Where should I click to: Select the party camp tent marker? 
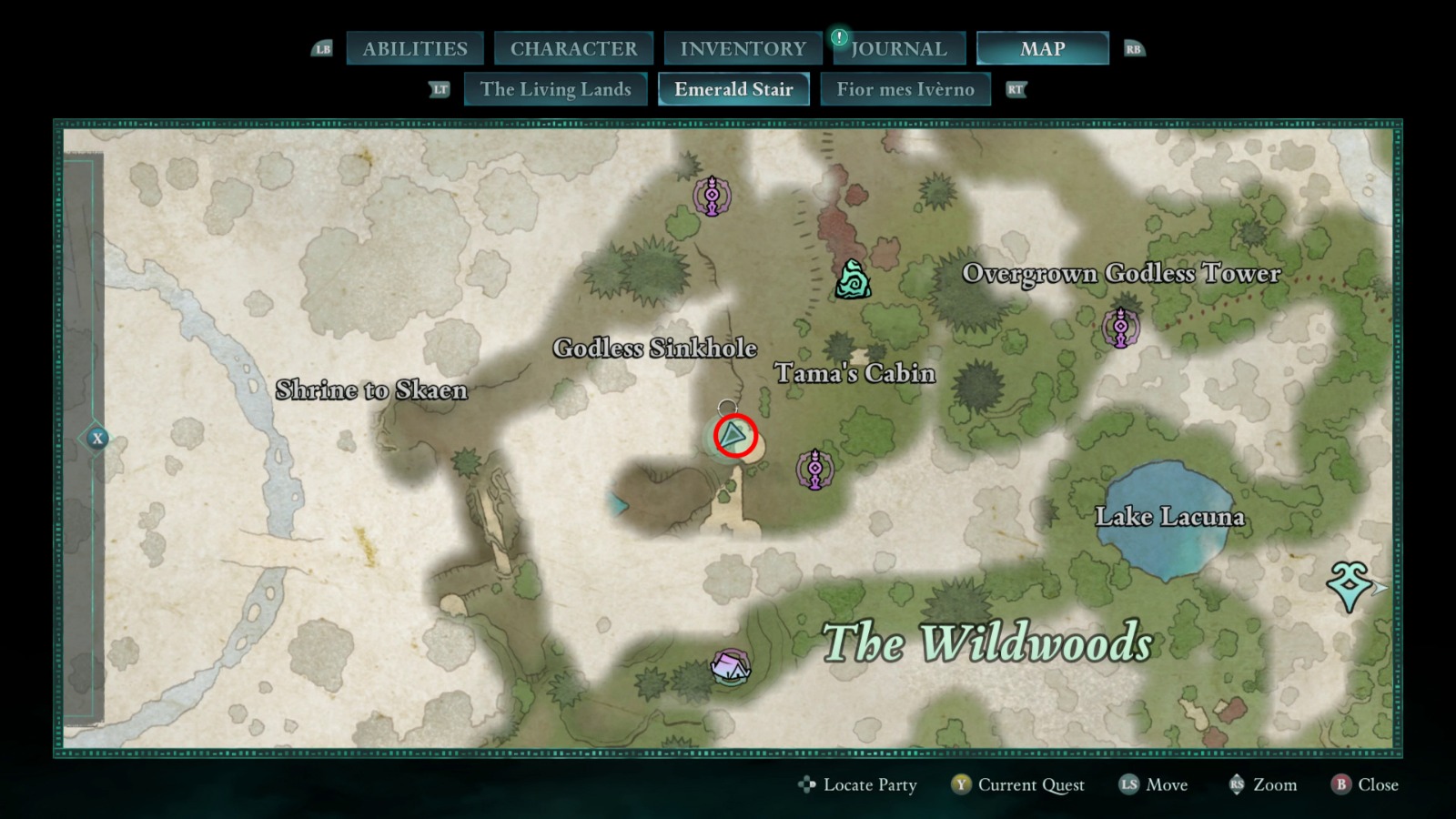click(x=730, y=667)
